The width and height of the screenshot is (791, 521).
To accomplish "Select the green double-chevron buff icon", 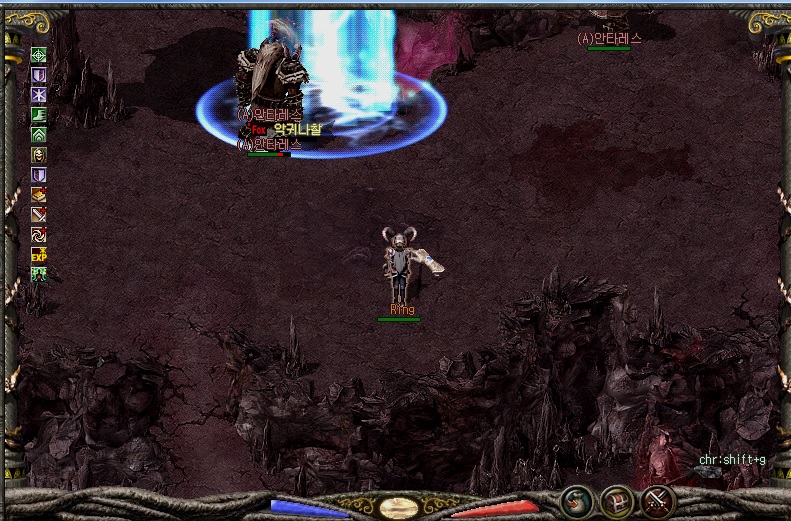I will pyautogui.click(x=39, y=134).
